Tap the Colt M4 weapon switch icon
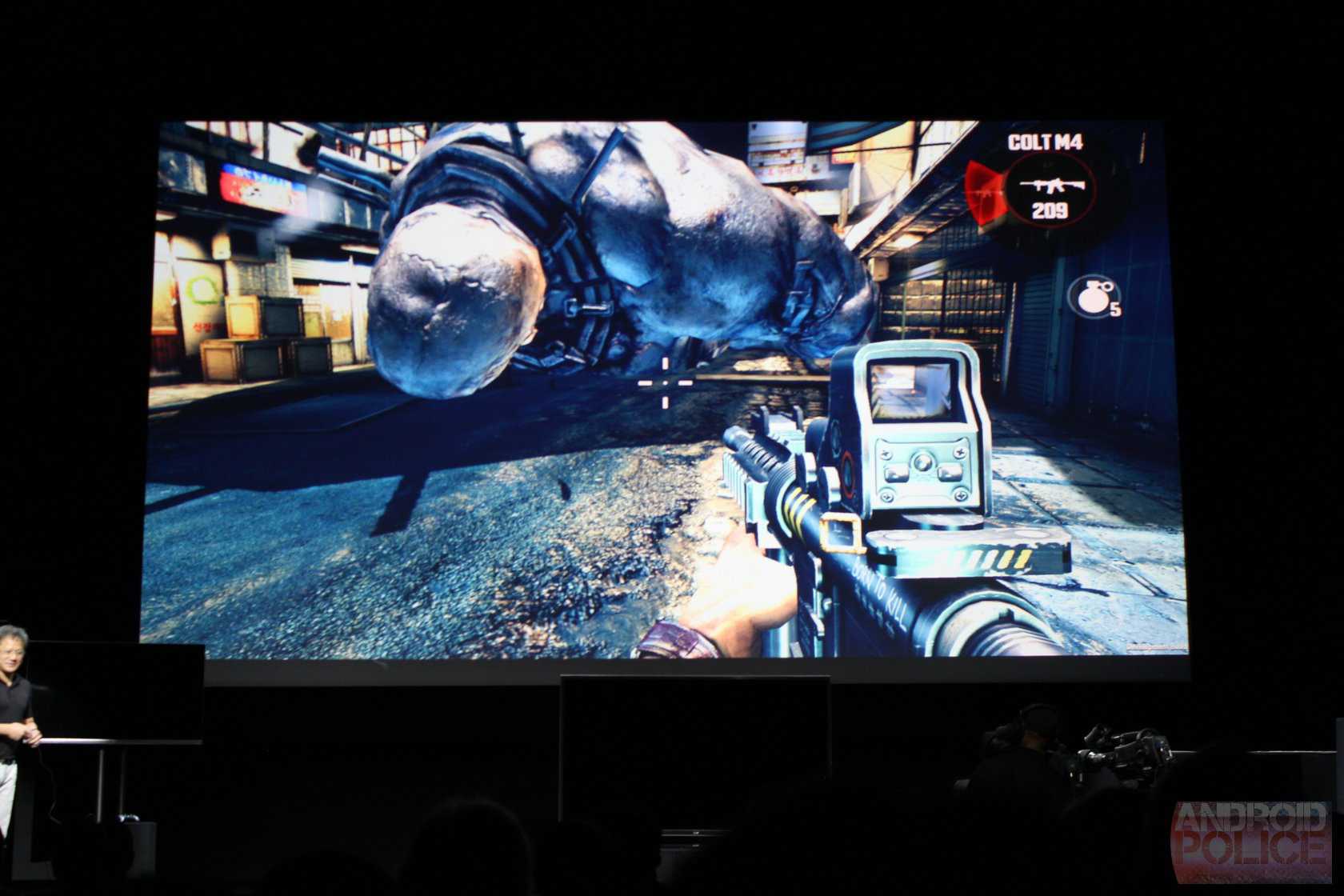Screen dimensions: 1344x896 1049,188
